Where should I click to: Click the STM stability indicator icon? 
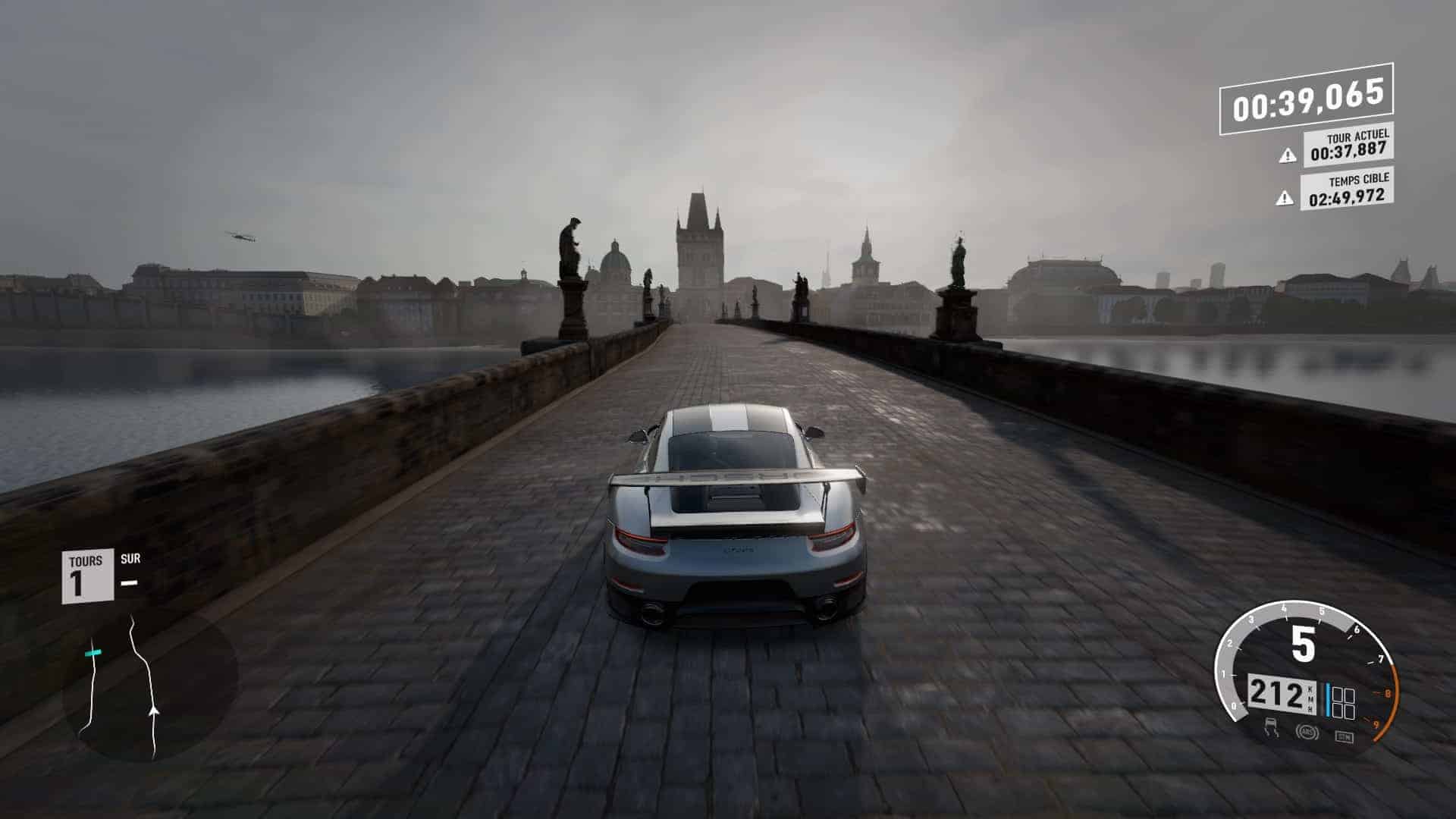[x=1343, y=736]
